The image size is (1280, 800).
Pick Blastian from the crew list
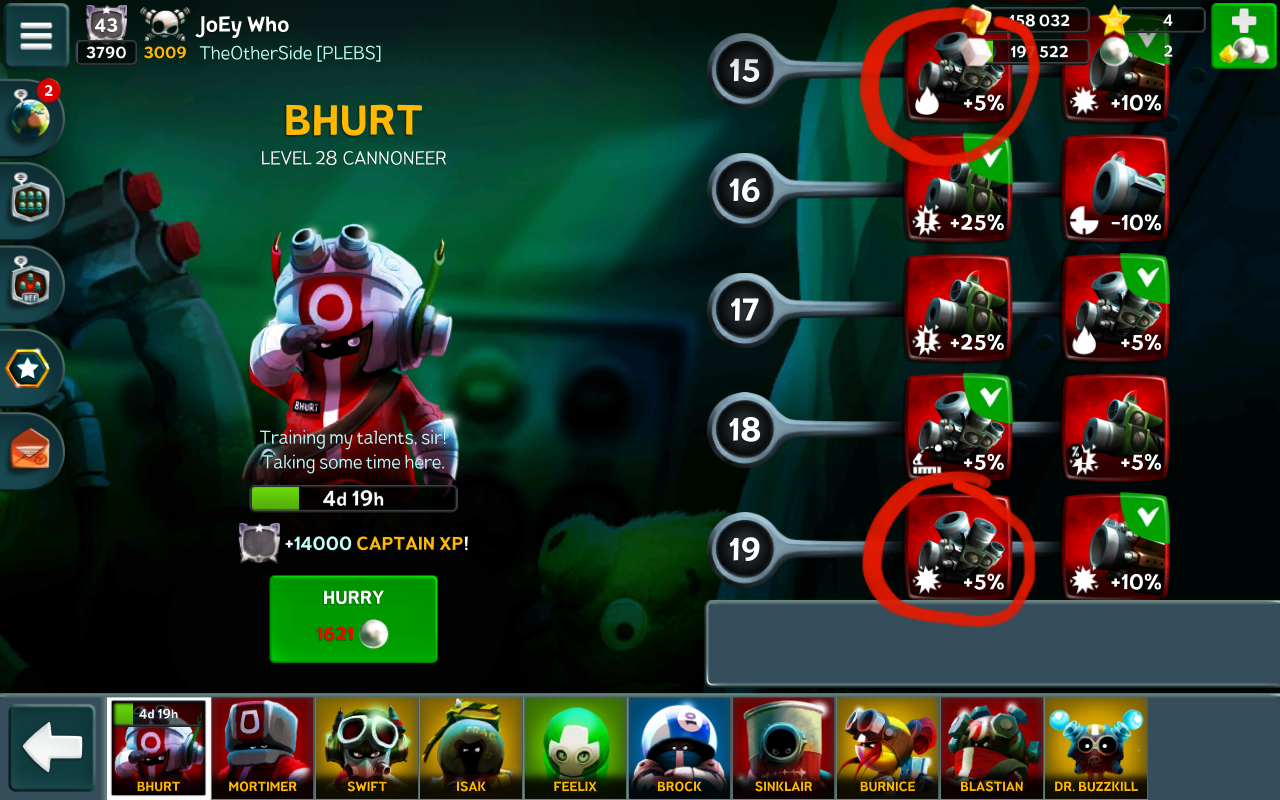pyautogui.click(x=991, y=747)
